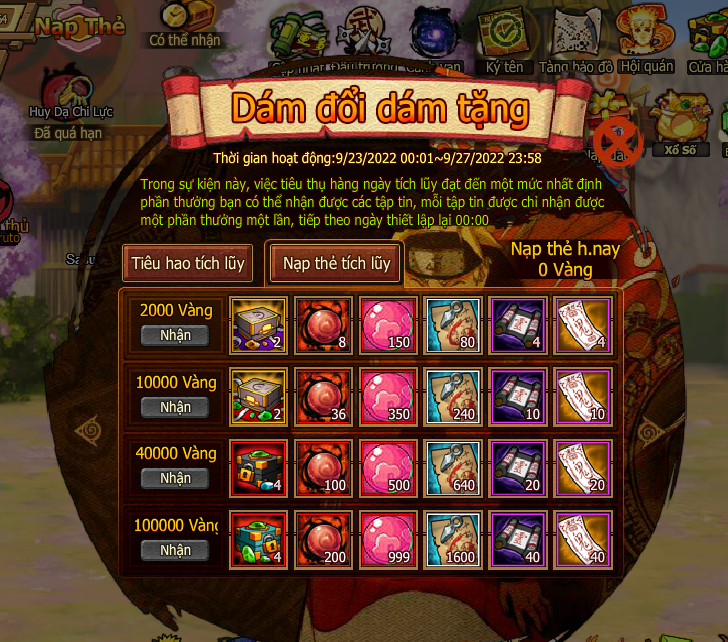728x642 pixels.
Task: Claim the 40000 Vàng reward with Nhận
Action: coord(175,478)
